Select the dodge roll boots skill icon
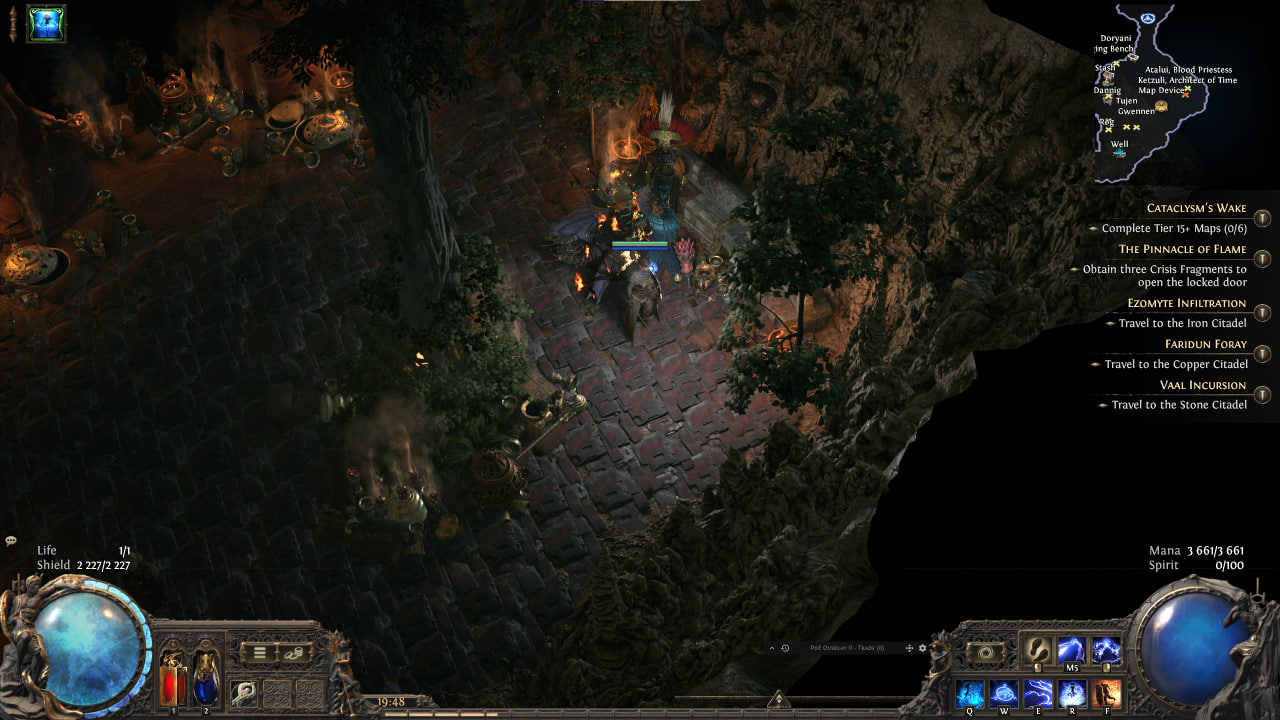This screenshot has height=720, width=1280. [1036, 648]
